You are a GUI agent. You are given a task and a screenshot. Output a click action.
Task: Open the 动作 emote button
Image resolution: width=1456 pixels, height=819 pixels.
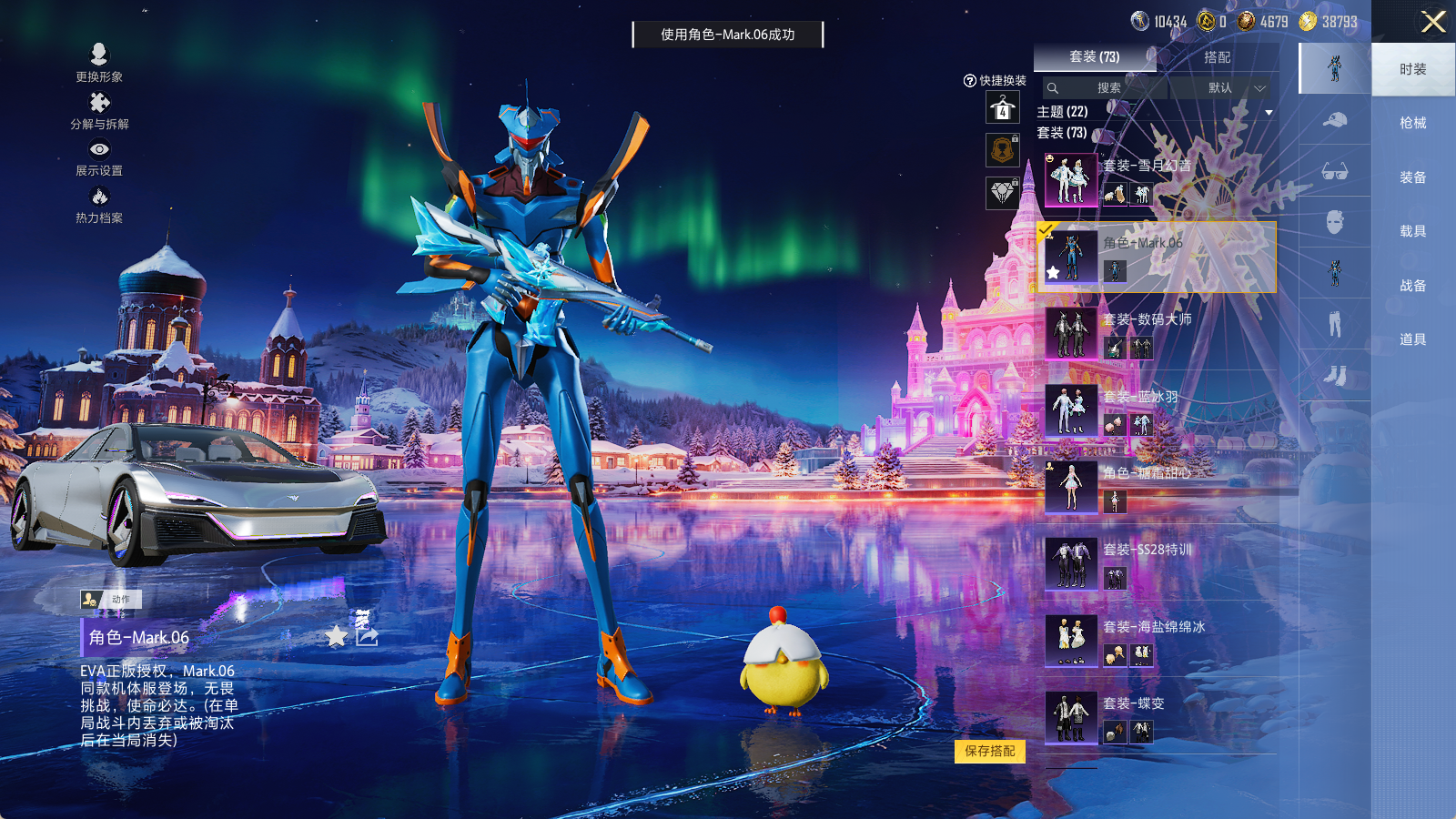(111, 599)
